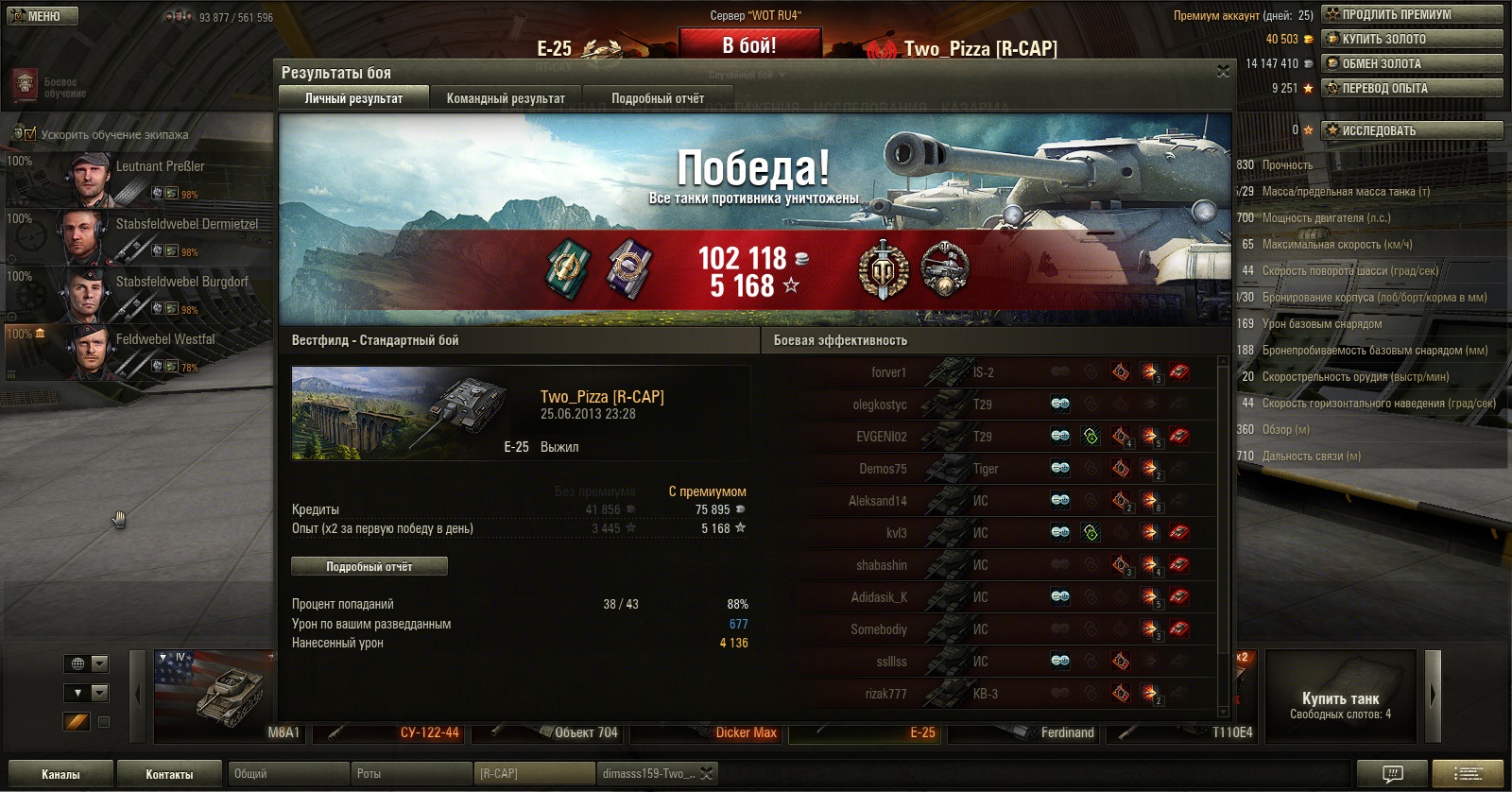The image size is (1512, 792).
Task: Choose the Ferdinand tank in carousel
Action: (1025, 732)
